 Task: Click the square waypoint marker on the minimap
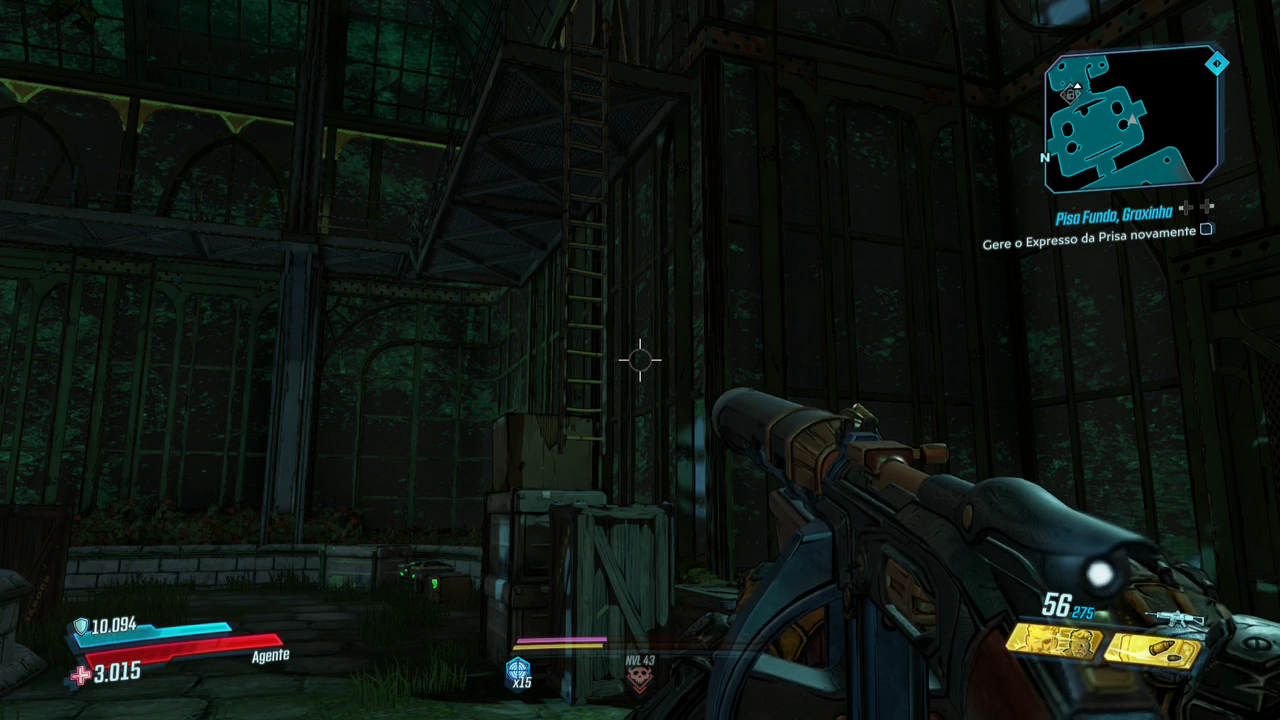pyautogui.click(x=1071, y=95)
